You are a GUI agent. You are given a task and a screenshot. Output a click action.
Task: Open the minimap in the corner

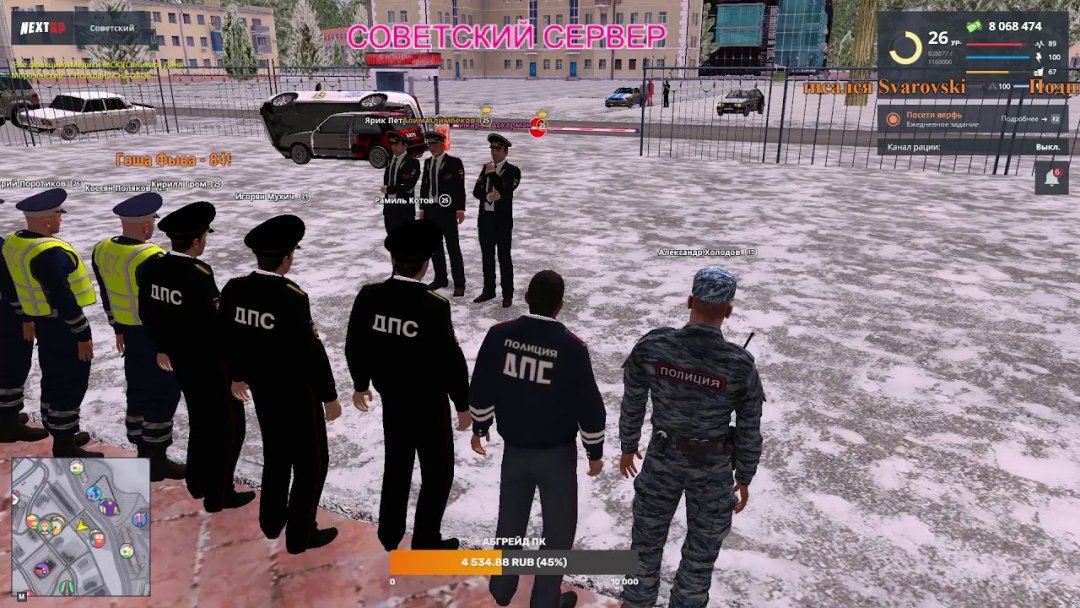[x=81, y=527]
